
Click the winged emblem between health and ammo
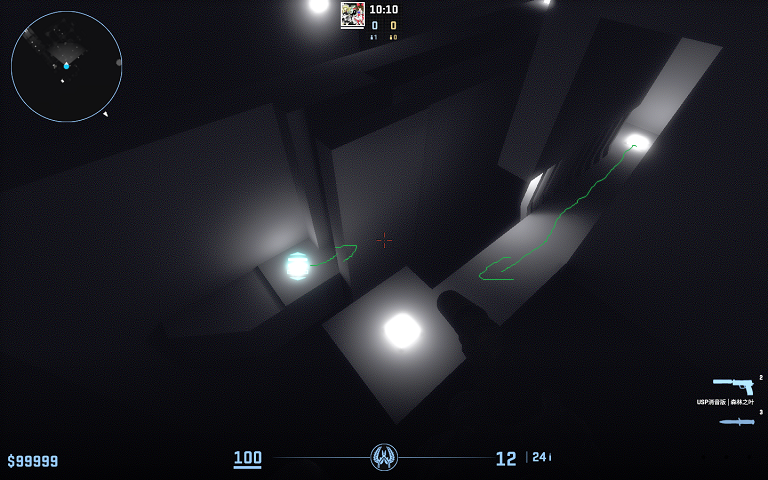[x=384, y=458]
